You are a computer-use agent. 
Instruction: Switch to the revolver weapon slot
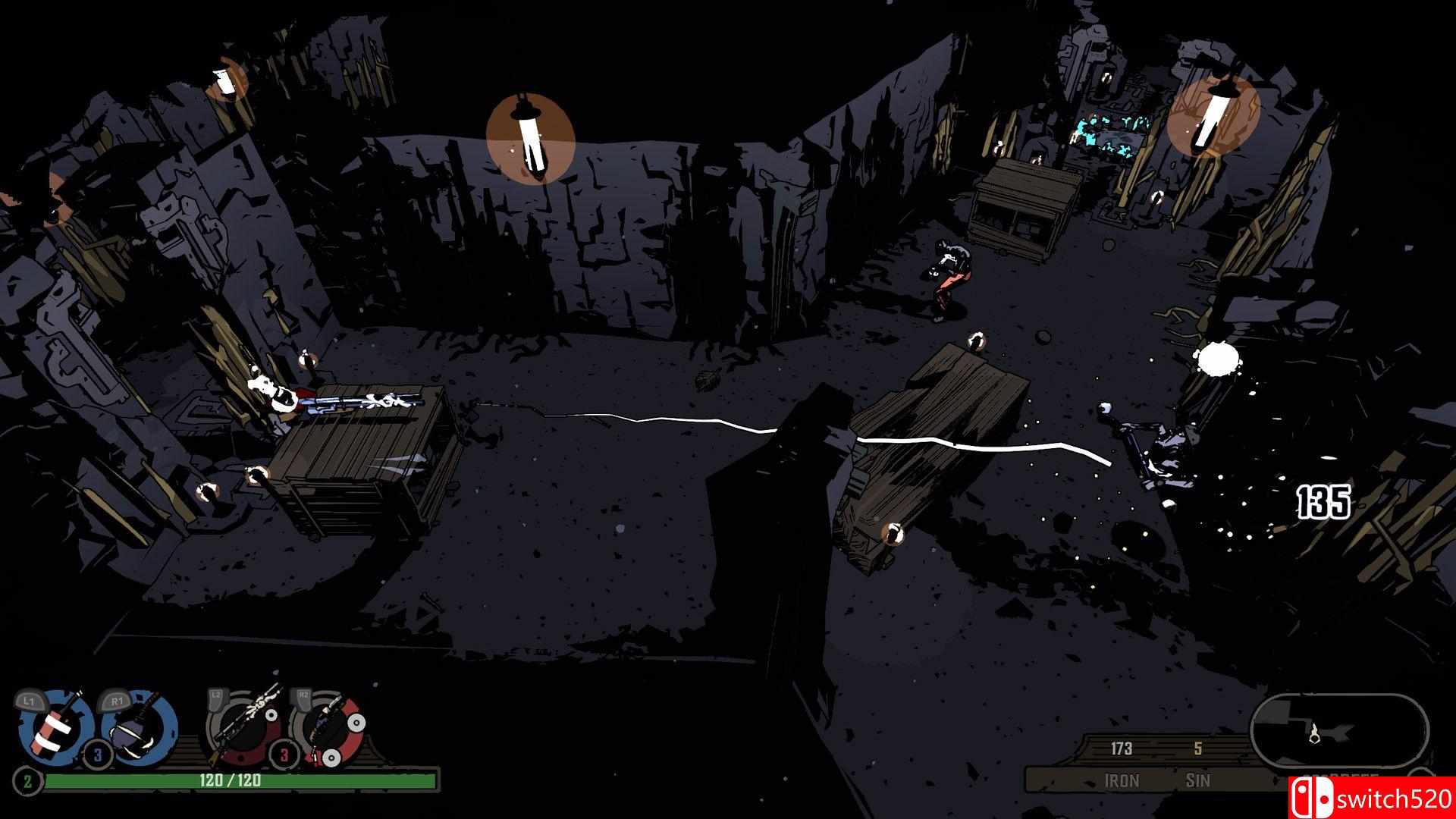coord(330,726)
